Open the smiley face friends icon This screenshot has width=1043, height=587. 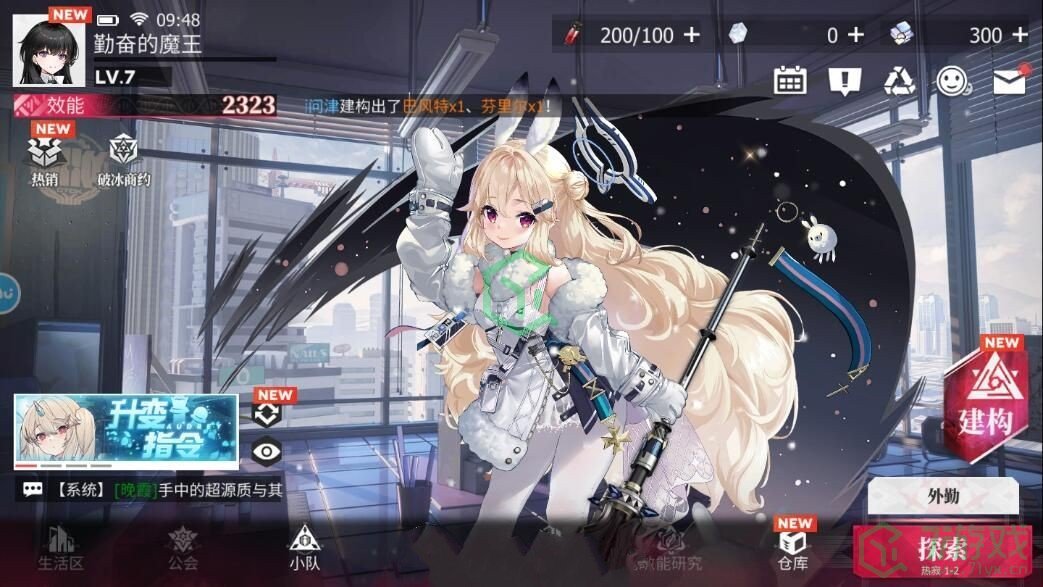(x=953, y=81)
